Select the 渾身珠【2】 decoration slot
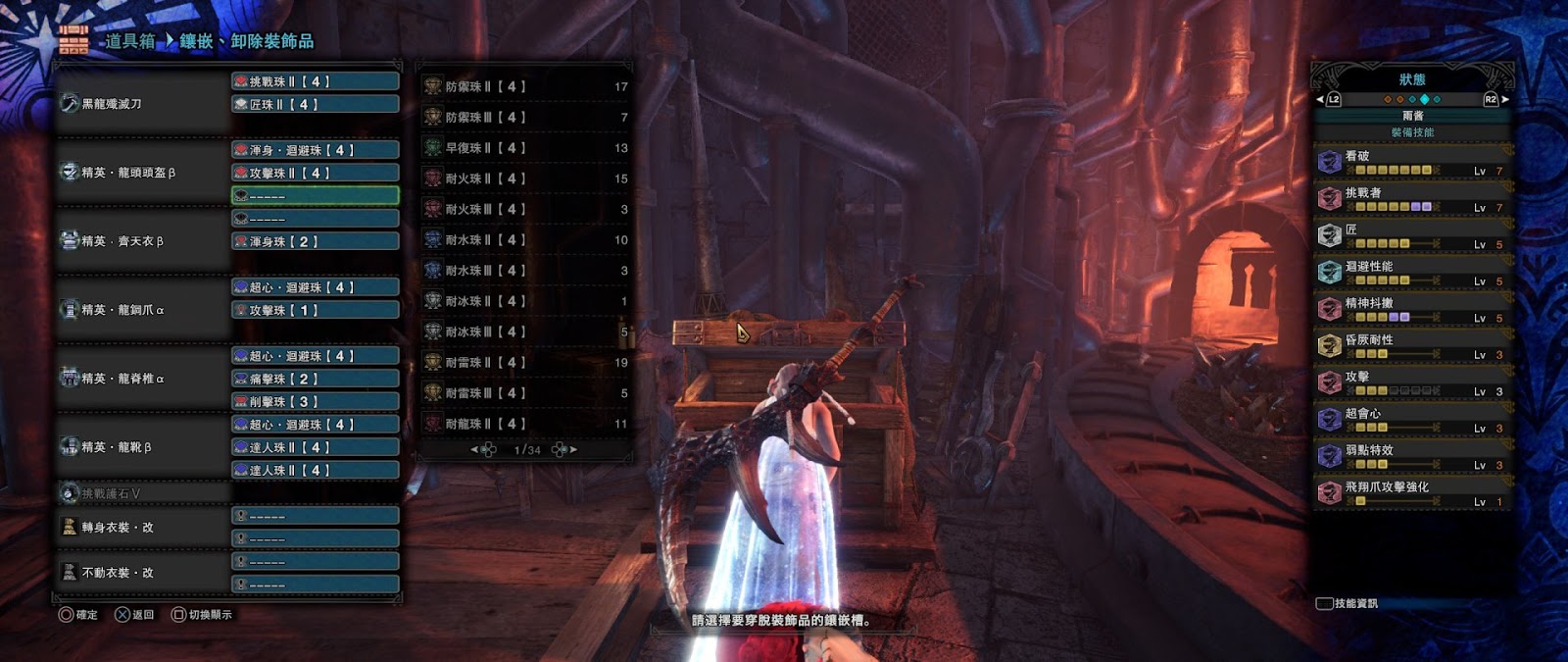This screenshot has height=662, width=1568. [315, 241]
